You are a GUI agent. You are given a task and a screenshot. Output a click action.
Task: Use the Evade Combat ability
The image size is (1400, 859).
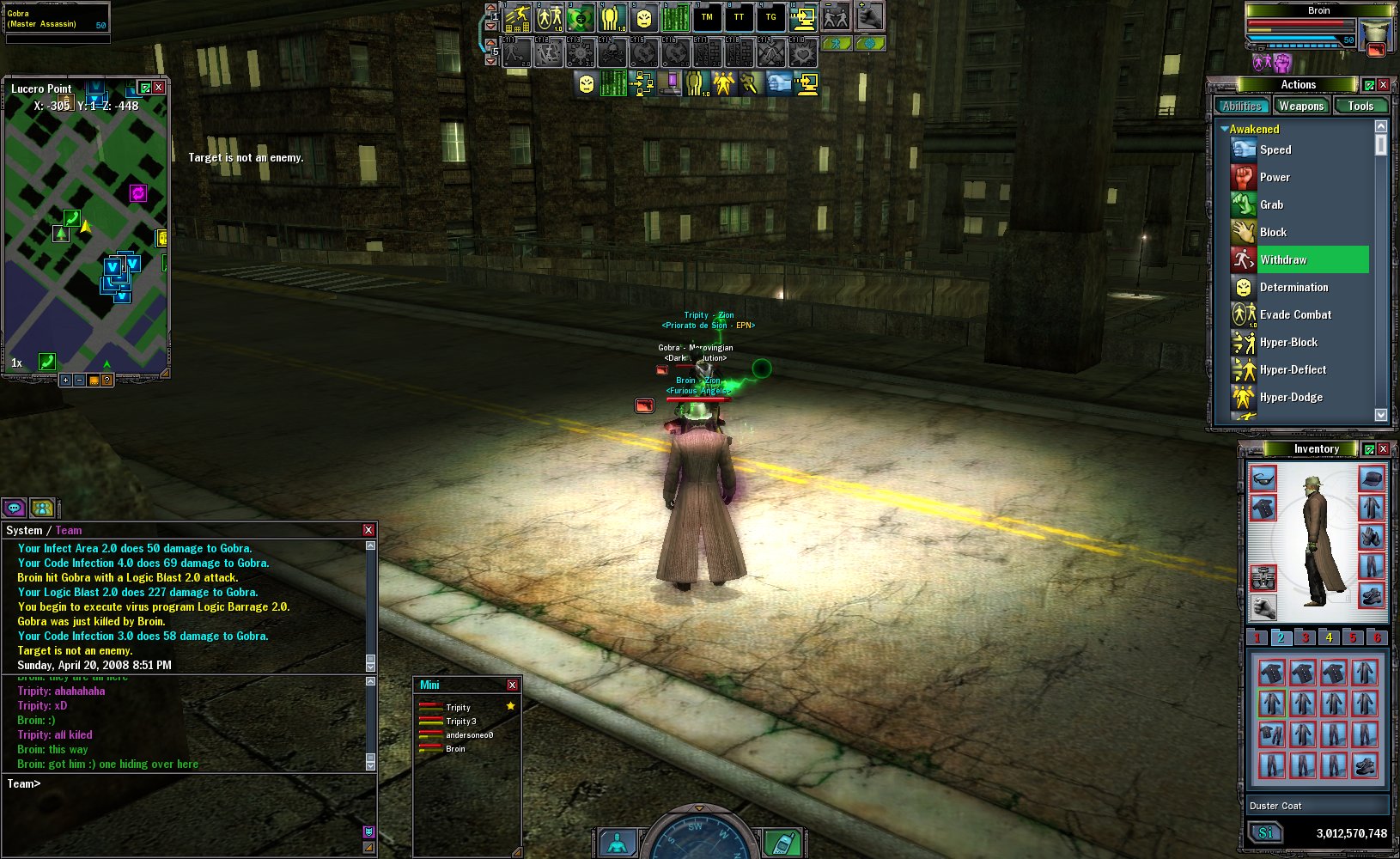click(x=1295, y=314)
